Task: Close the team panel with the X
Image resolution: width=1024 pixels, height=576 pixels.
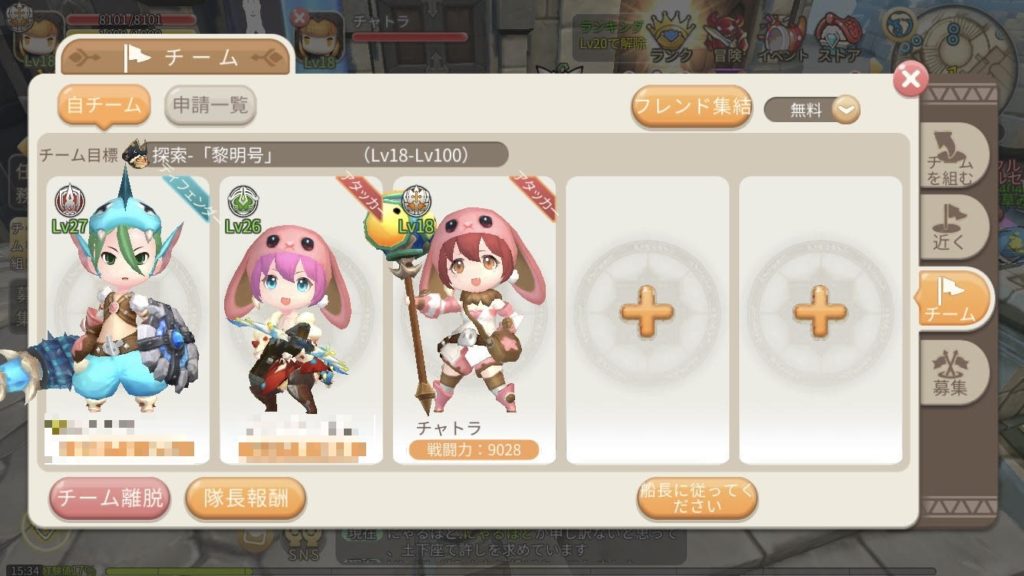Action: click(x=909, y=80)
